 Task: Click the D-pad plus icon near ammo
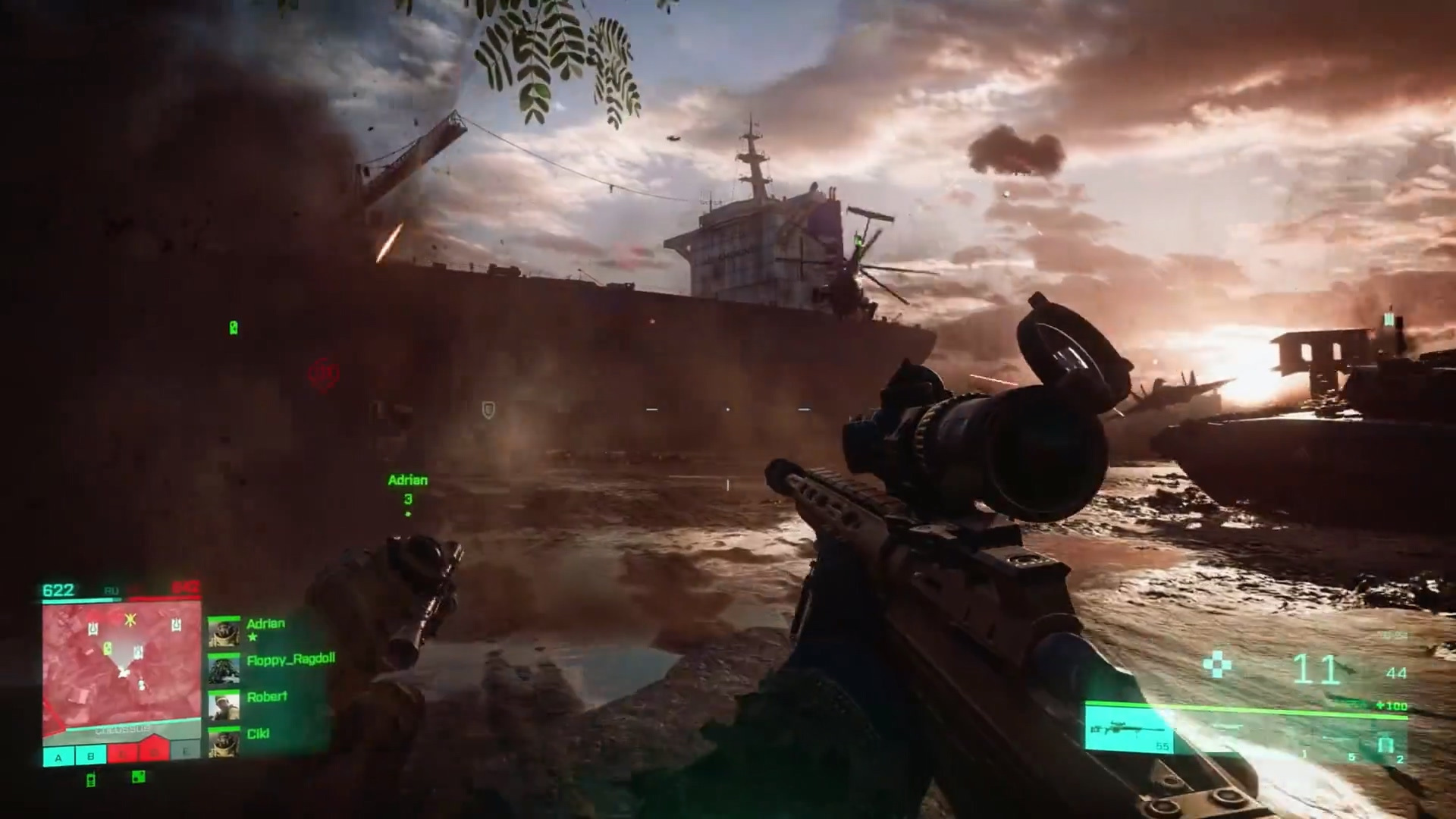coord(1217,665)
